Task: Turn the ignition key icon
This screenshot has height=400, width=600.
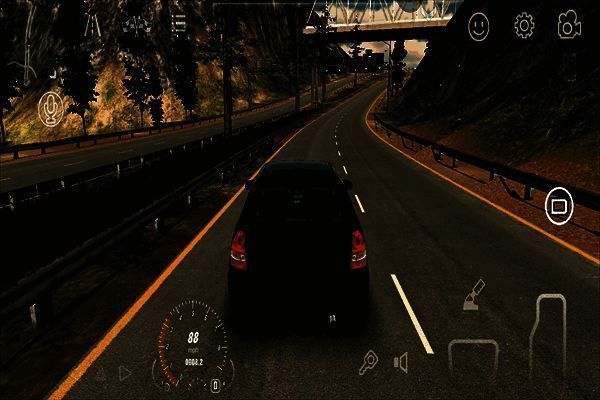Action: [x=368, y=362]
